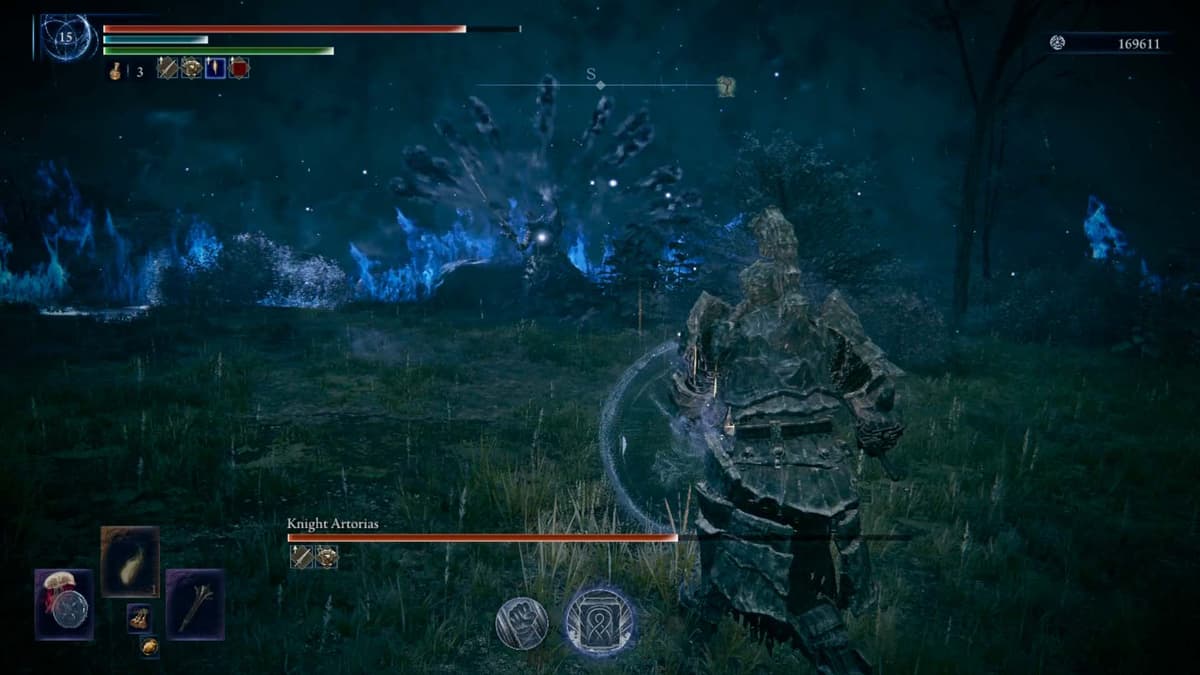Select the small pouch item slot

pos(139,618)
